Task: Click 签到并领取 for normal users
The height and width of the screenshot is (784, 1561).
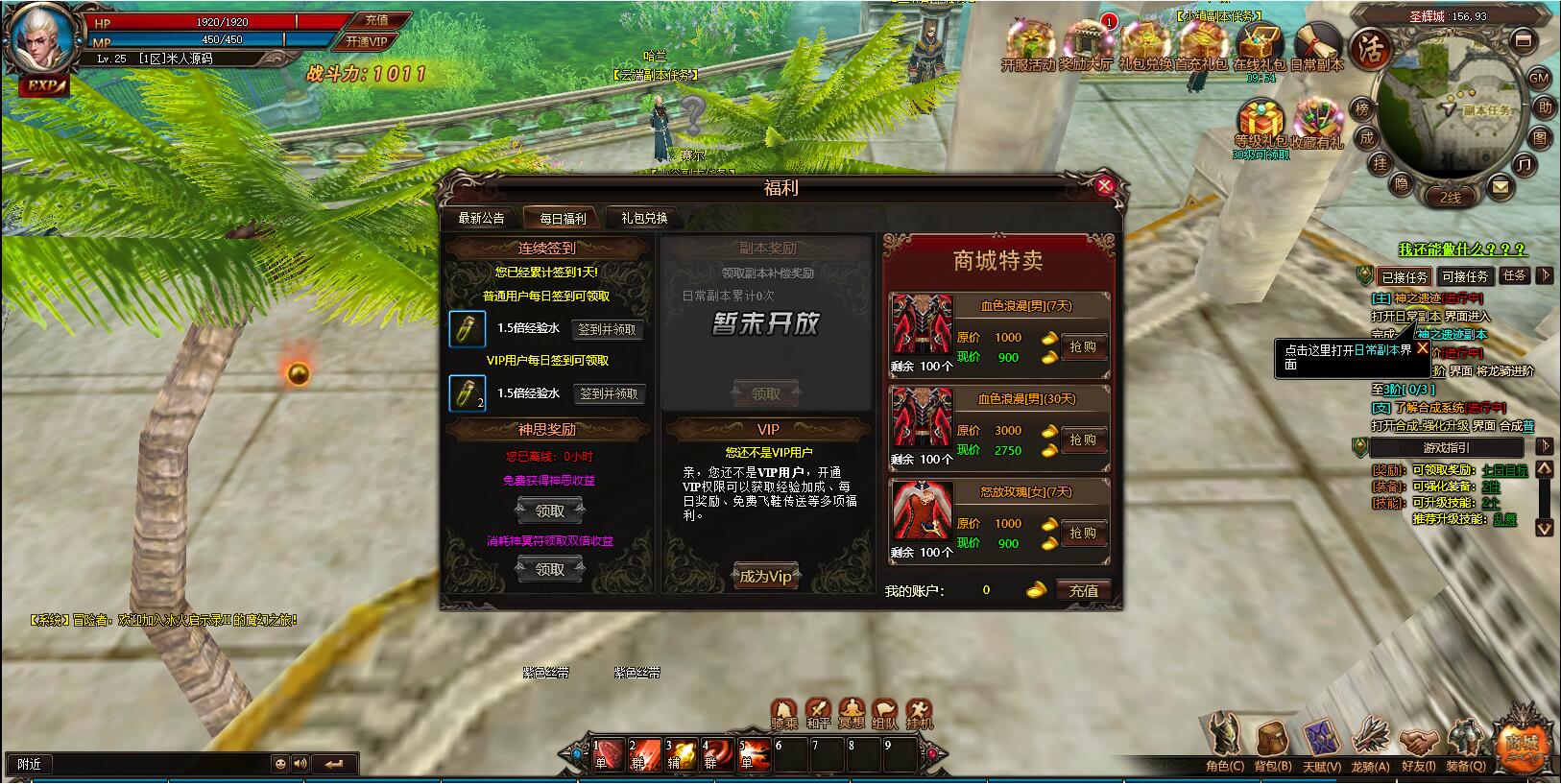Action: coord(607,329)
